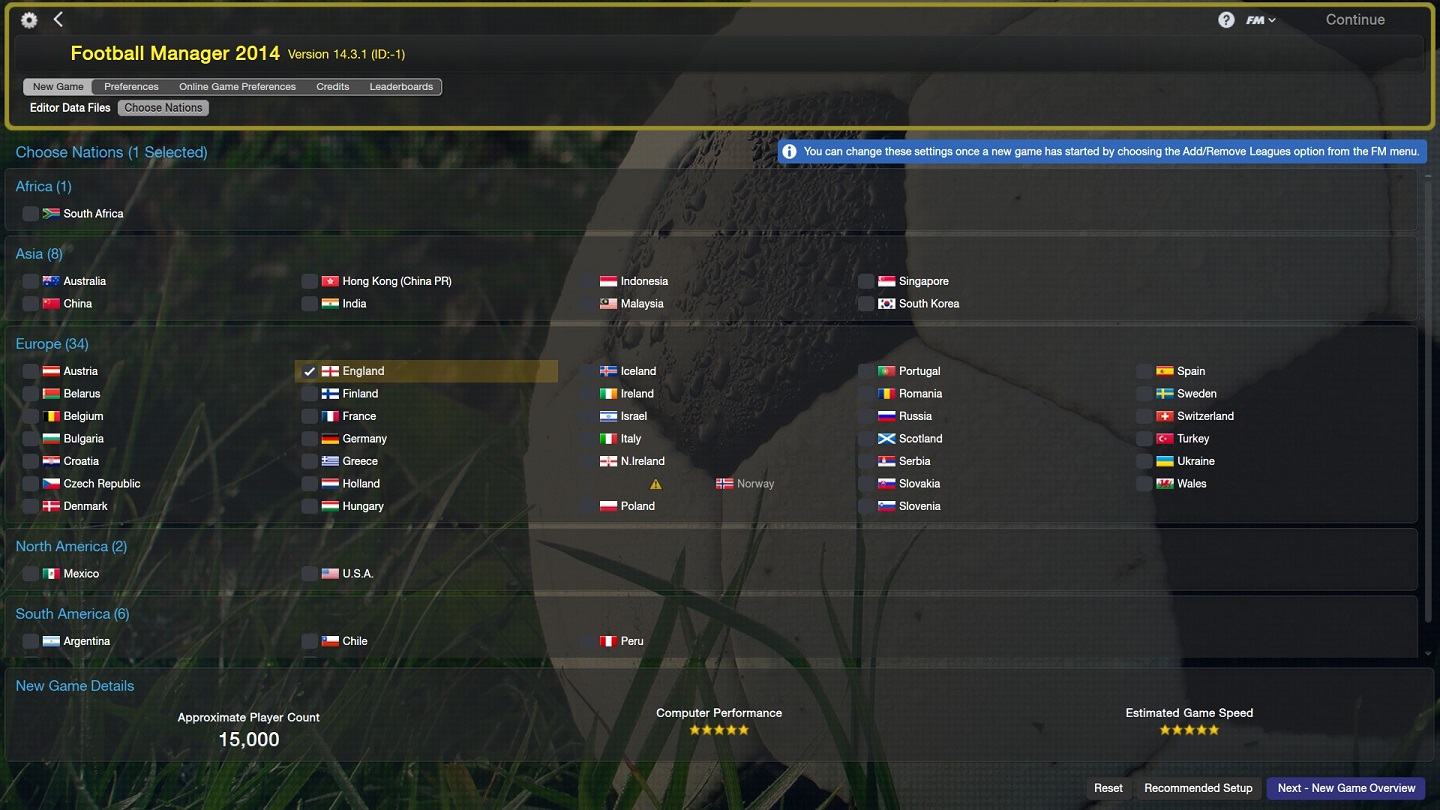The height and width of the screenshot is (810, 1440).
Task: Uncheck the England nation checkbox
Action: [x=310, y=371]
